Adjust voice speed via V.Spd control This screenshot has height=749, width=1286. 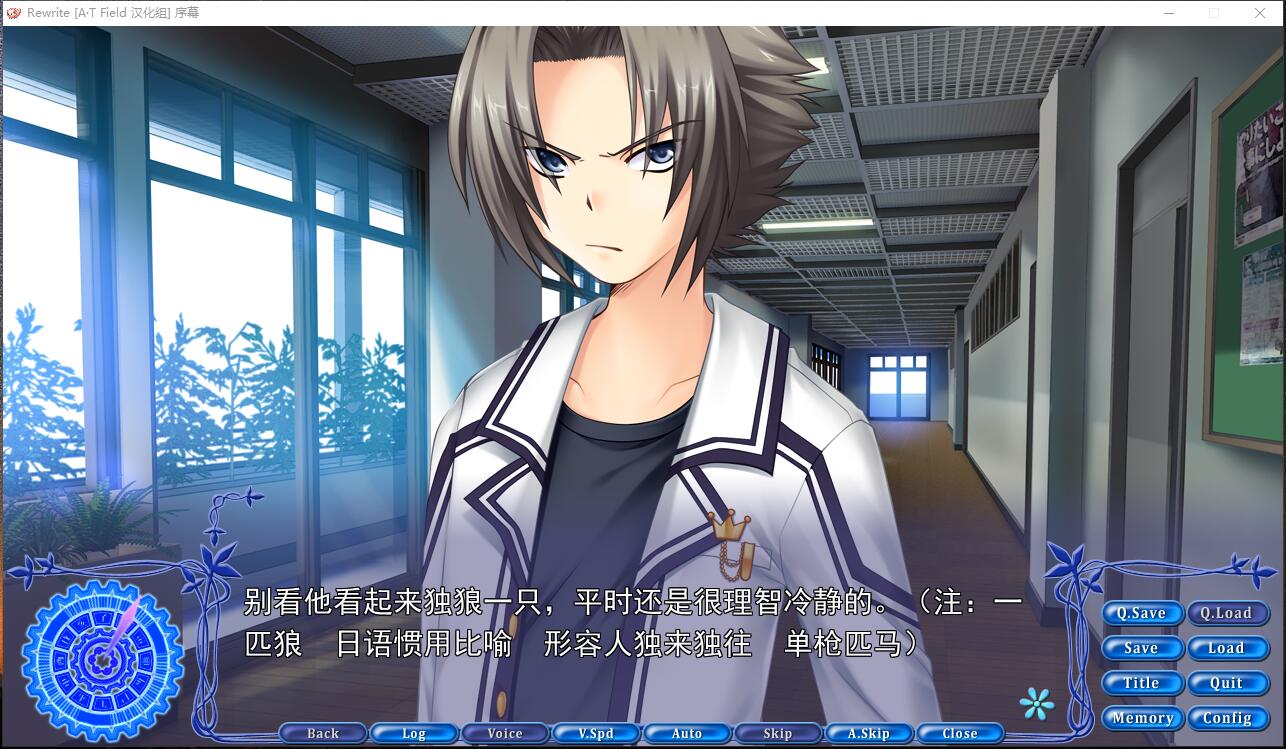tap(596, 733)
